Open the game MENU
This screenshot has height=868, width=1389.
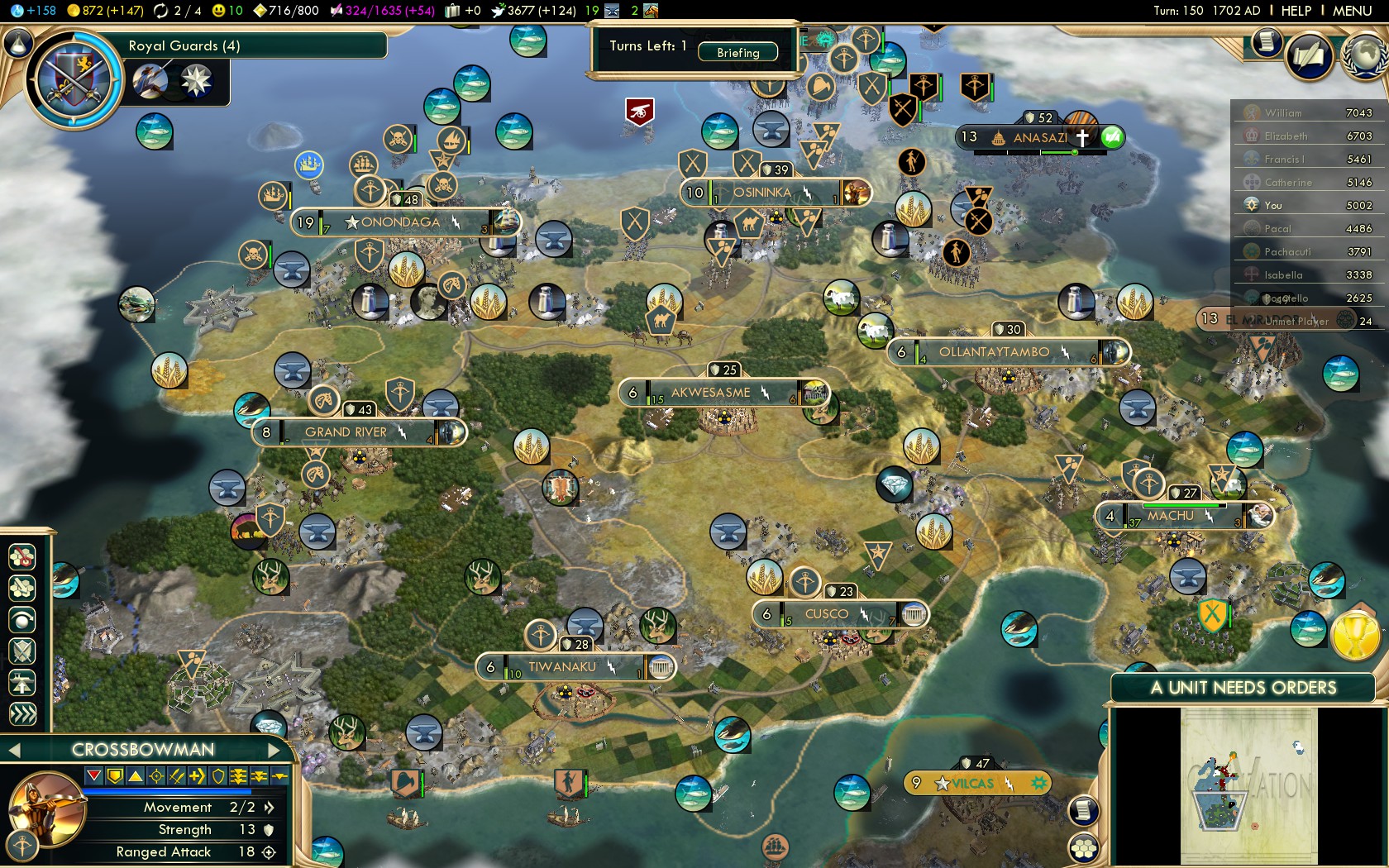click(1352, 11)
